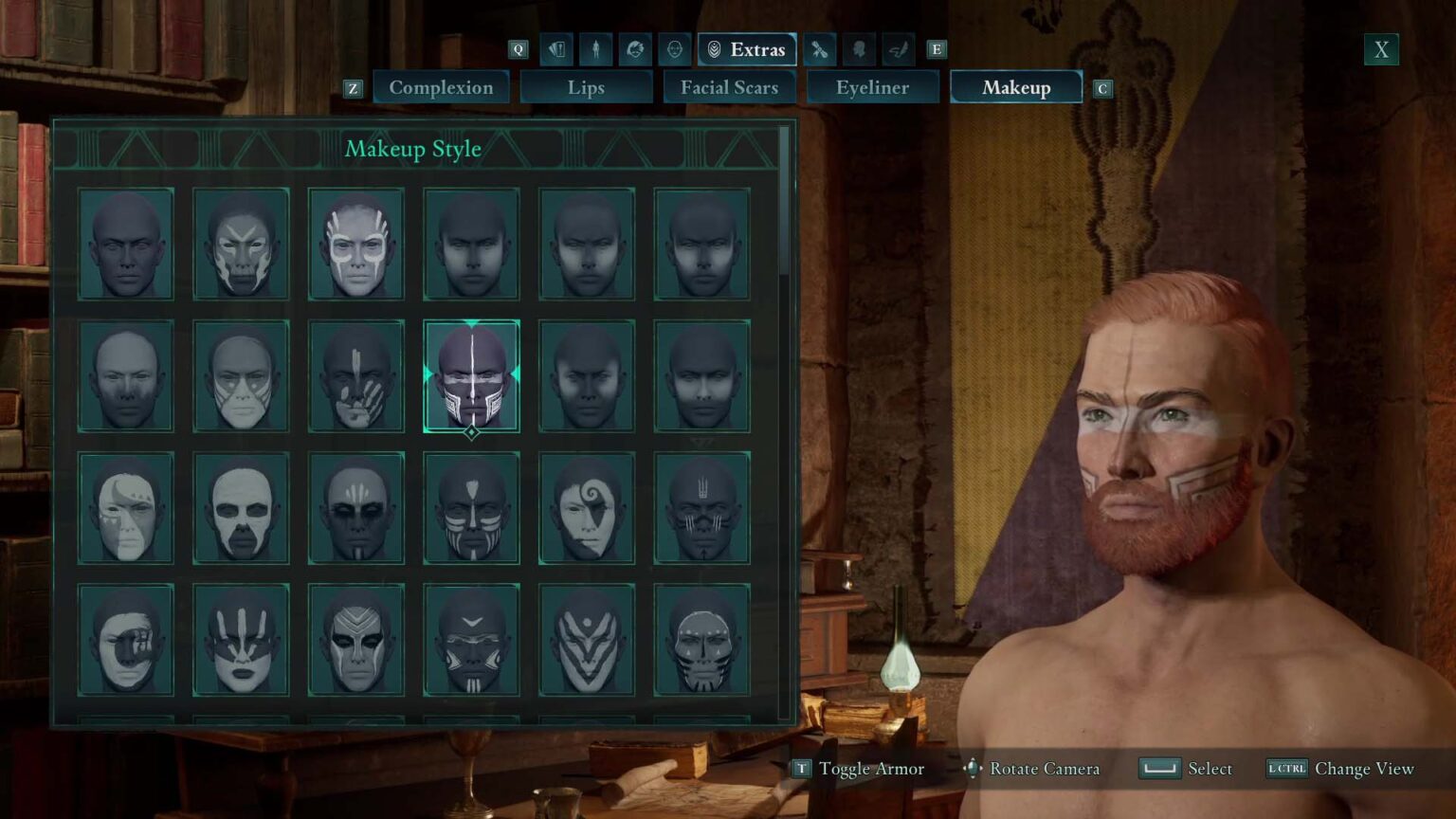Open the Lips tab
Image resolution: width=1456 pixels, height=819 pixels.
pyautogui.click(x=586, y=87)
